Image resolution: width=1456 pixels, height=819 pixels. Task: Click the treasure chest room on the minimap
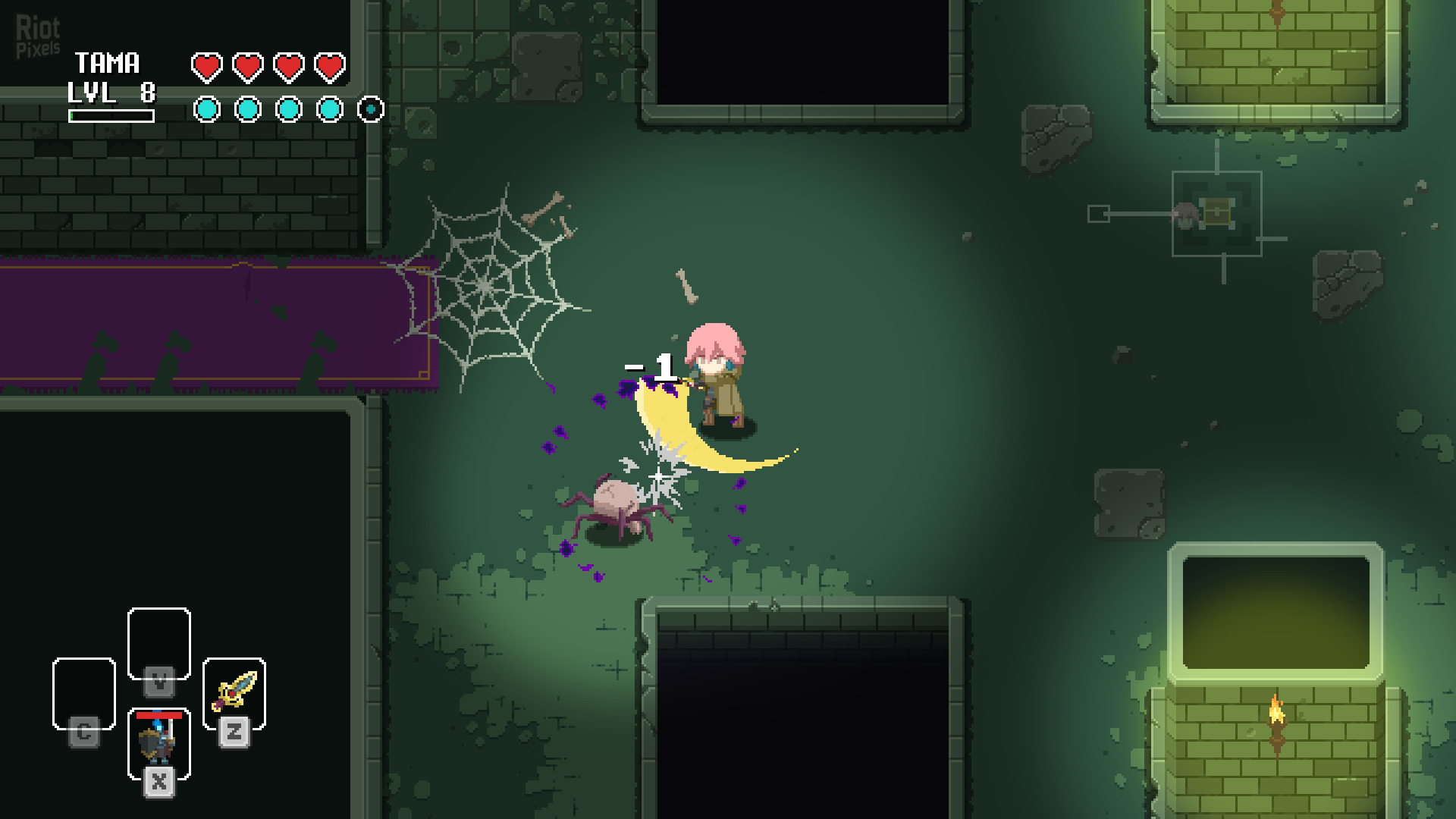(x=1216, y=213)
